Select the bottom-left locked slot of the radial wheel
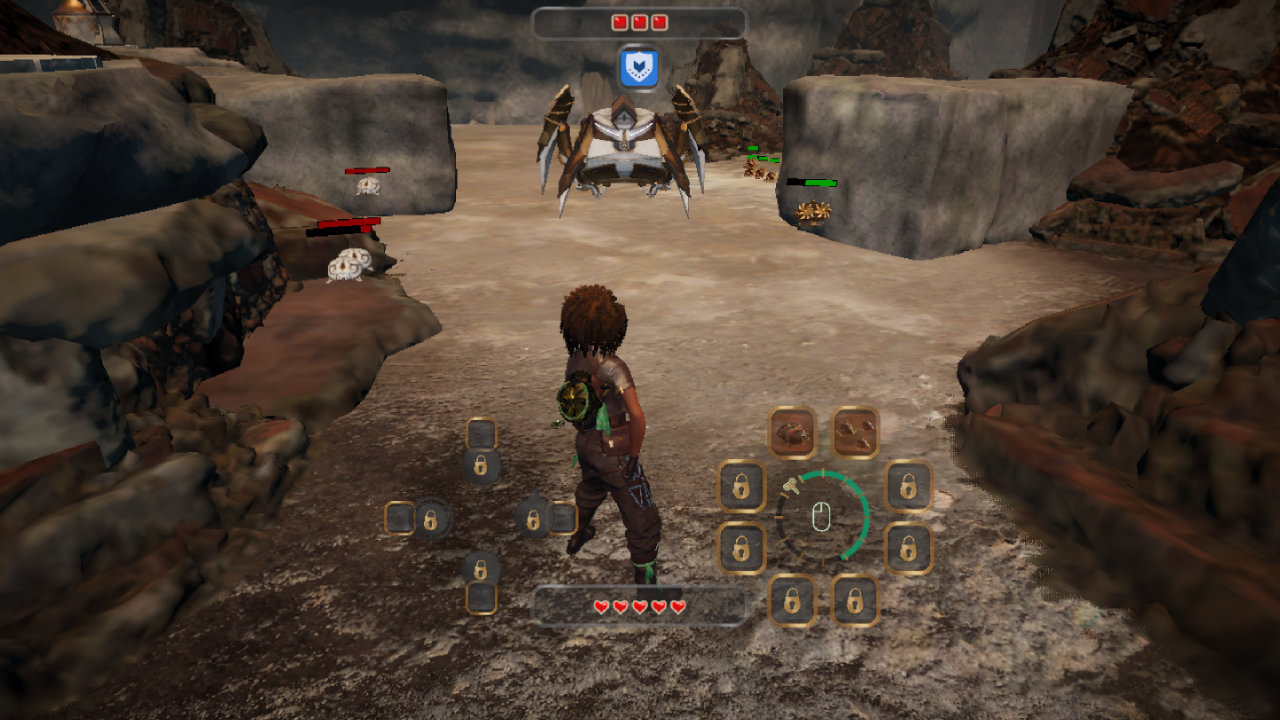Viewport: 1280px width, 720px height. pos(791,599)
